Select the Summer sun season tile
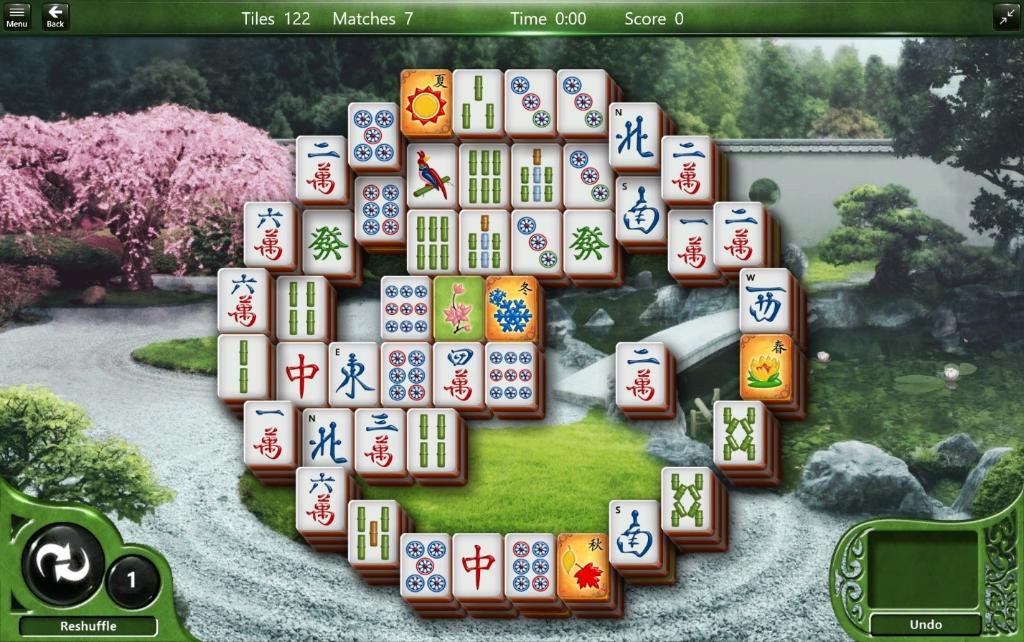 click(x=426, y=102)
